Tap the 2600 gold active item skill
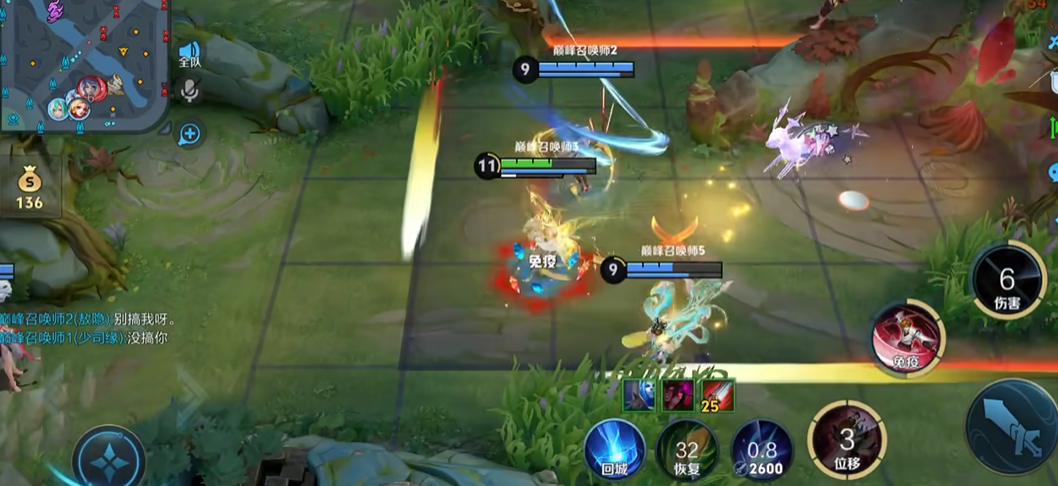 click(761, 450)
